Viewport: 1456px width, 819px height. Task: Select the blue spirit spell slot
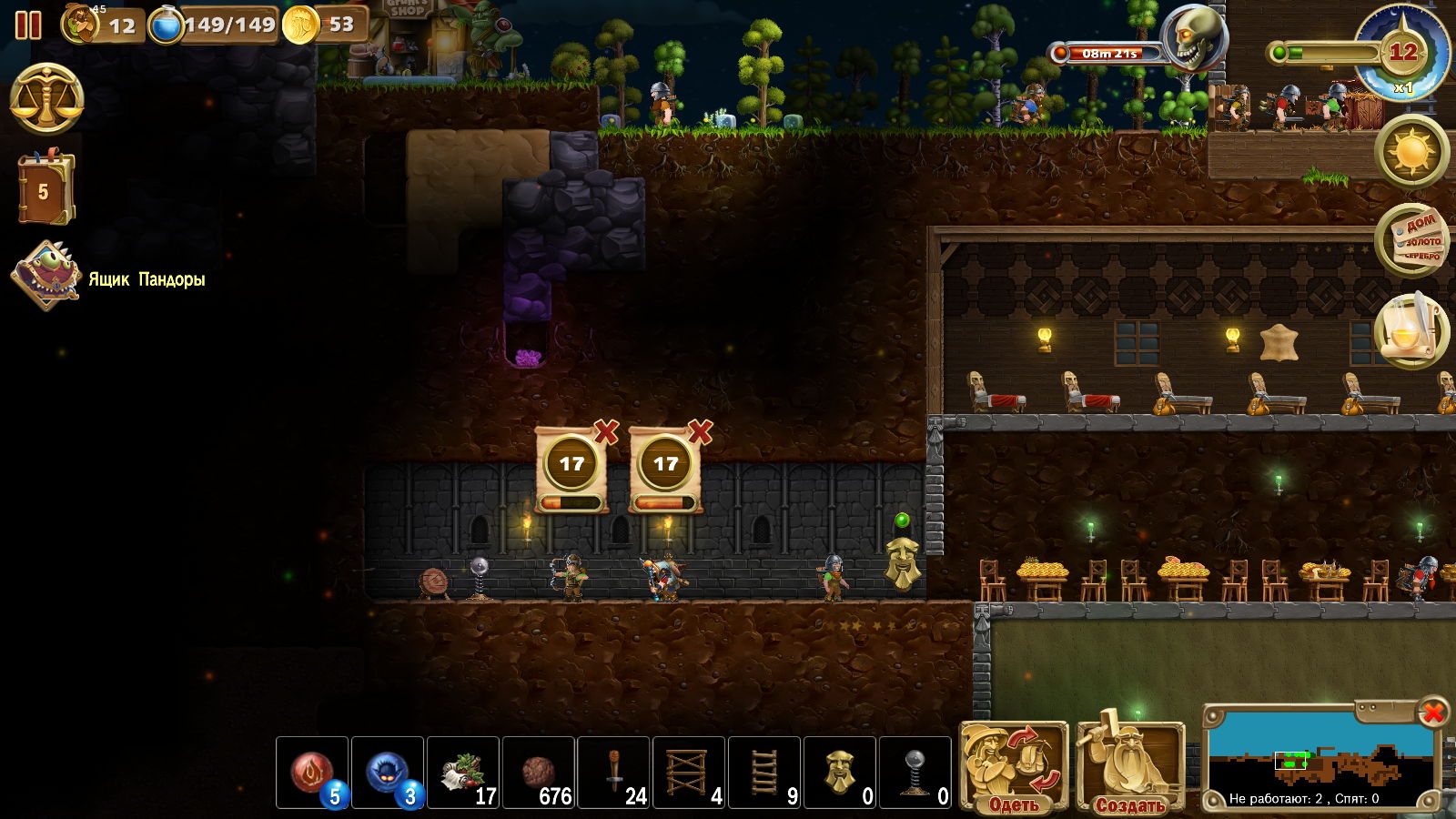pos(388,773)
